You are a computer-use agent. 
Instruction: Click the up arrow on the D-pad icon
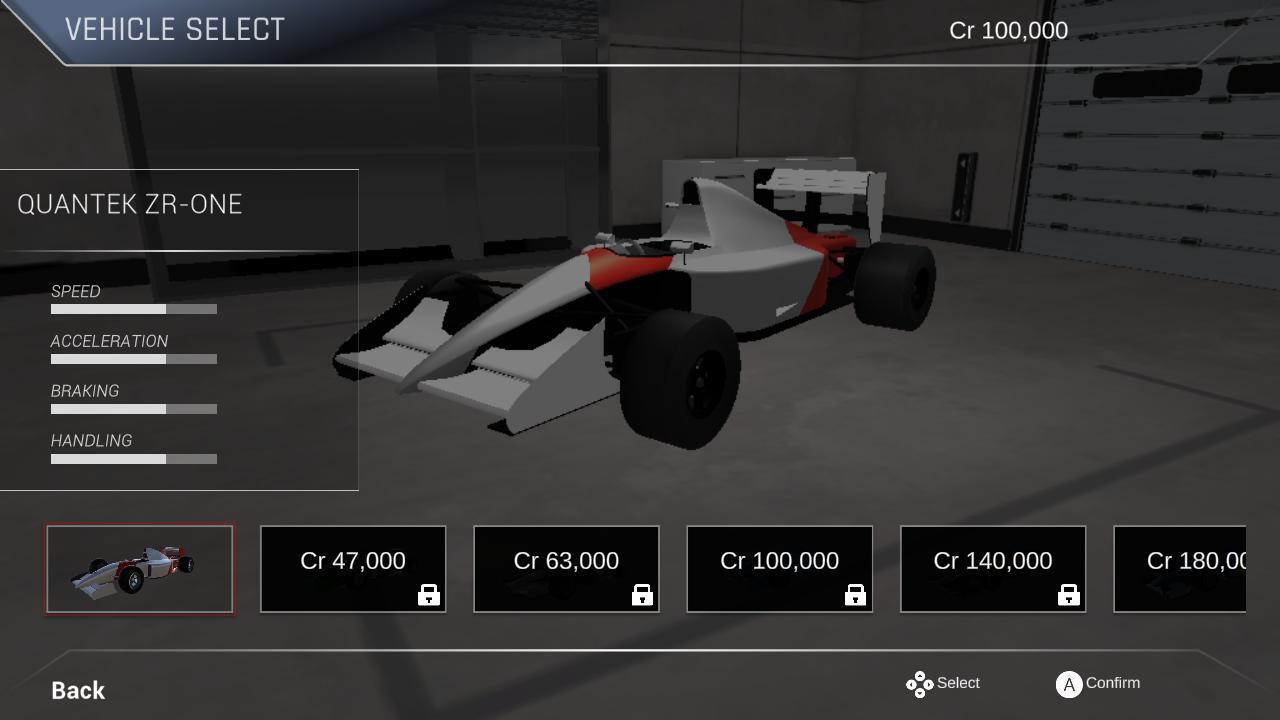pyautogui.click(x=920, y=675)
